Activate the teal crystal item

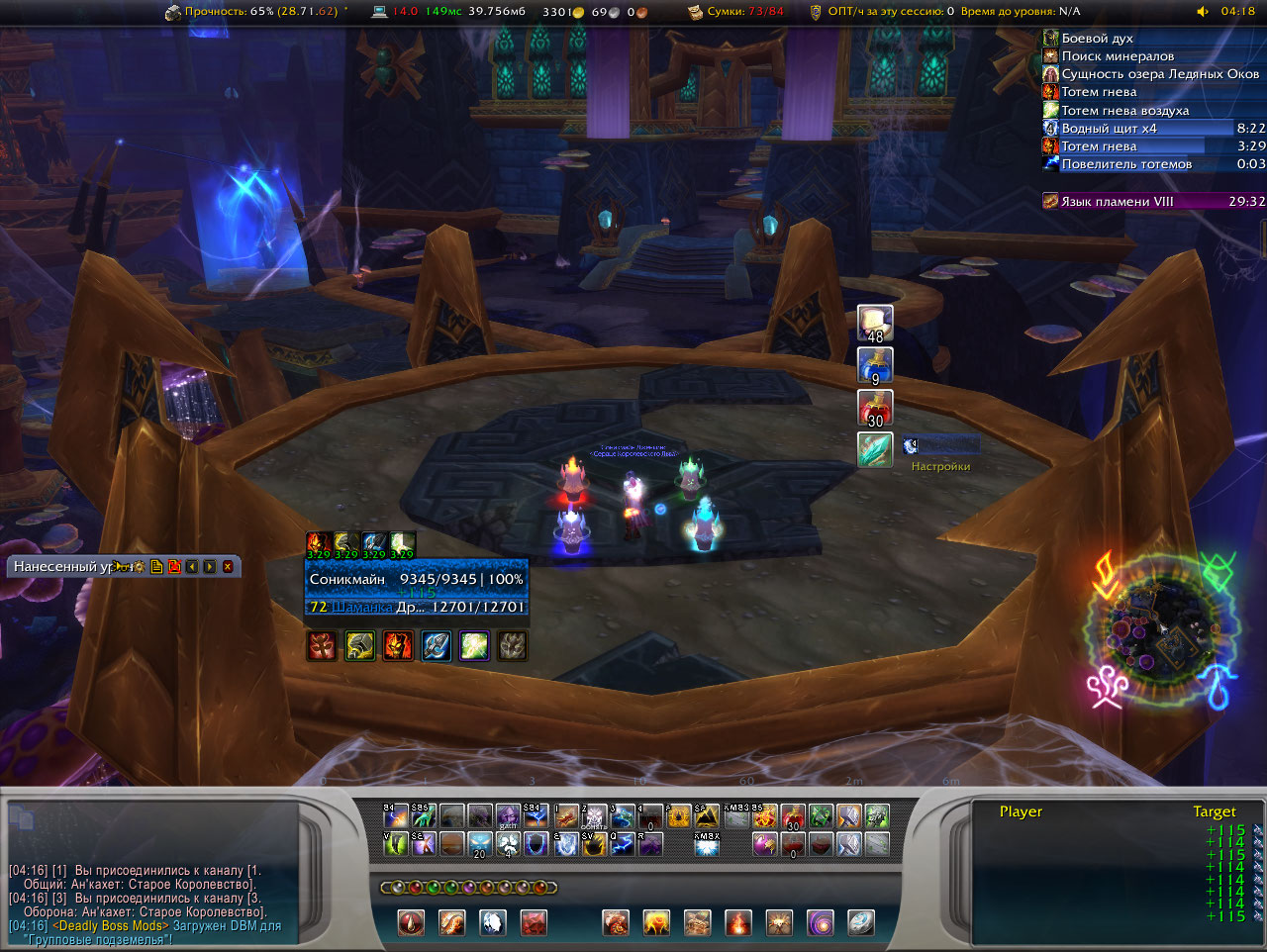(875, 449)
